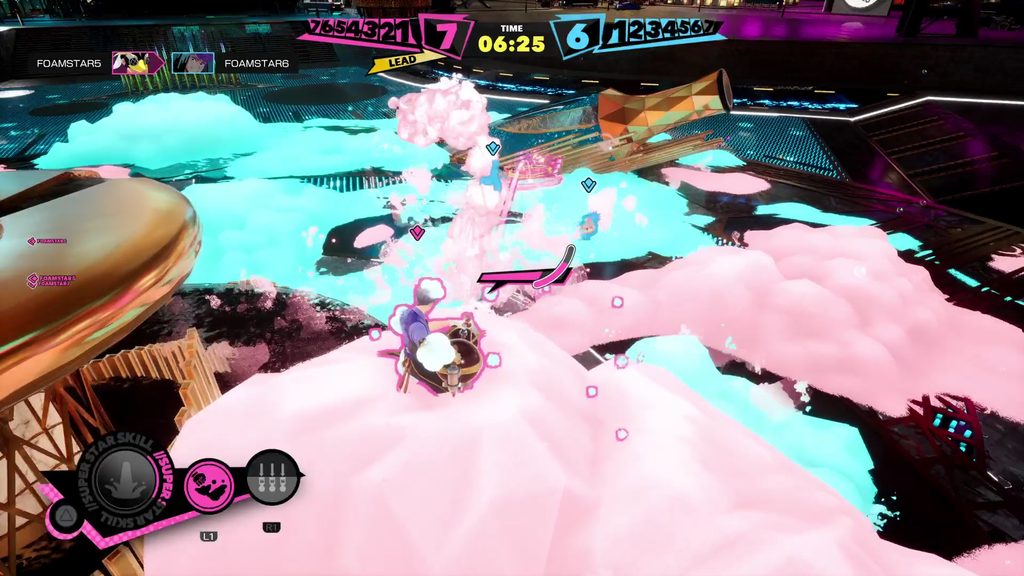Trigger the grey triple-missile skill icon
The height and width of the screenshot is (576, 1024).
pyautogui.click(x=272, y=477)
